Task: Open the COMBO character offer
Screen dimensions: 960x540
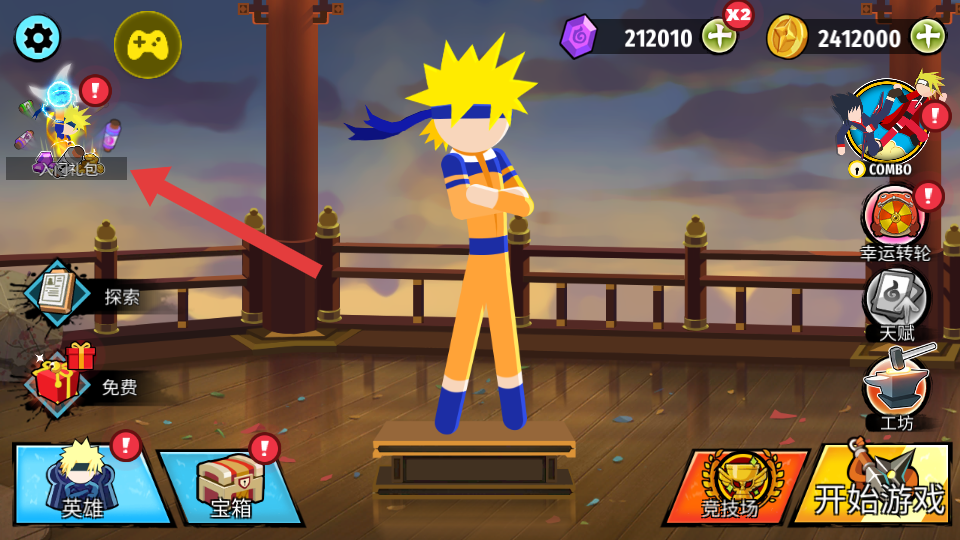Action: [x=886, y=124]
